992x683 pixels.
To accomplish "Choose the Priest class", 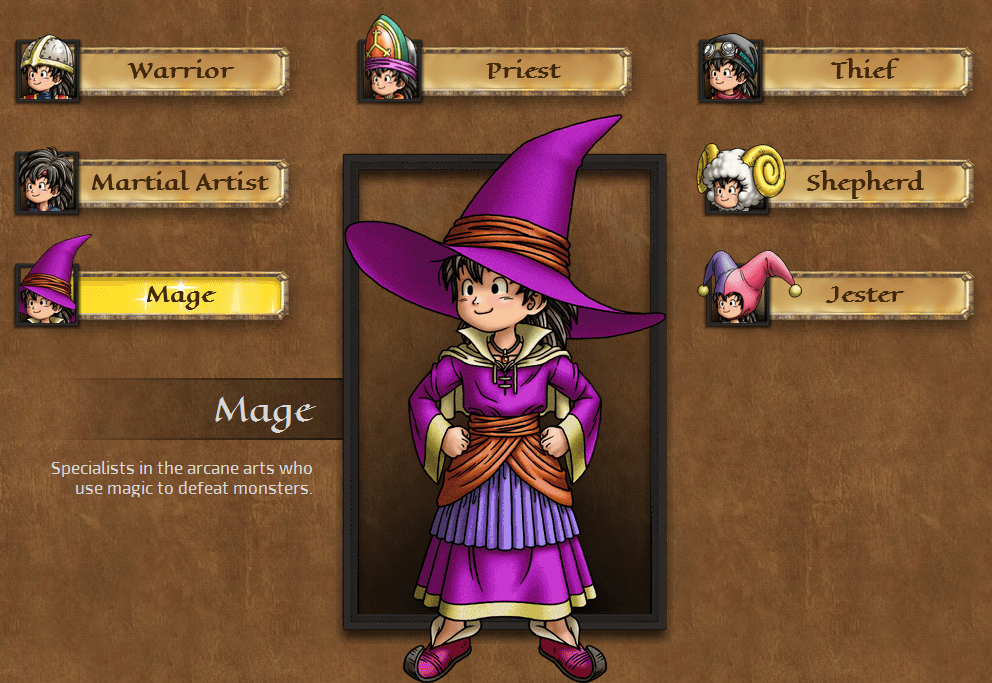I will tap(524, 71).
